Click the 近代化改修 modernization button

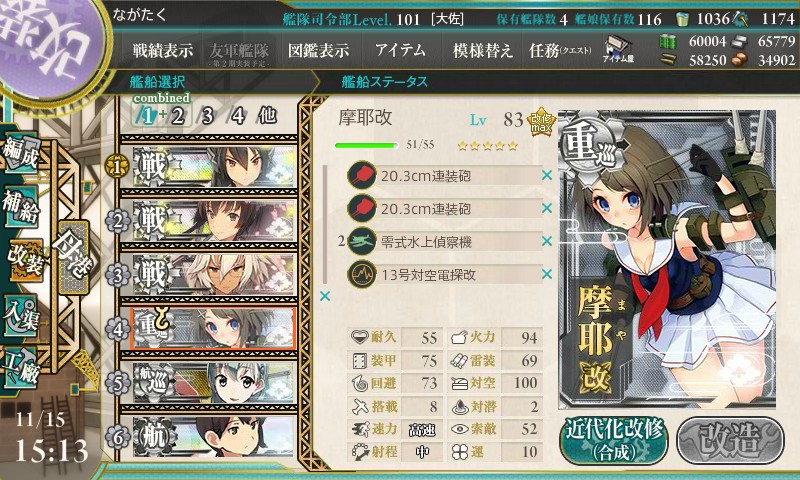614,436
